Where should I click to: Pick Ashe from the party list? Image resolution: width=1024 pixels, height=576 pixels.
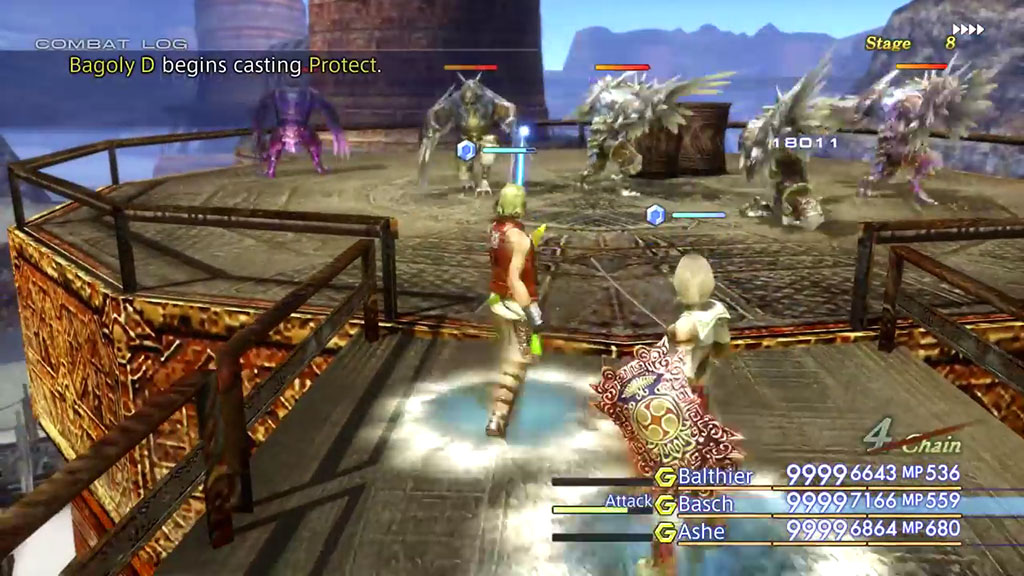[701, 532]
